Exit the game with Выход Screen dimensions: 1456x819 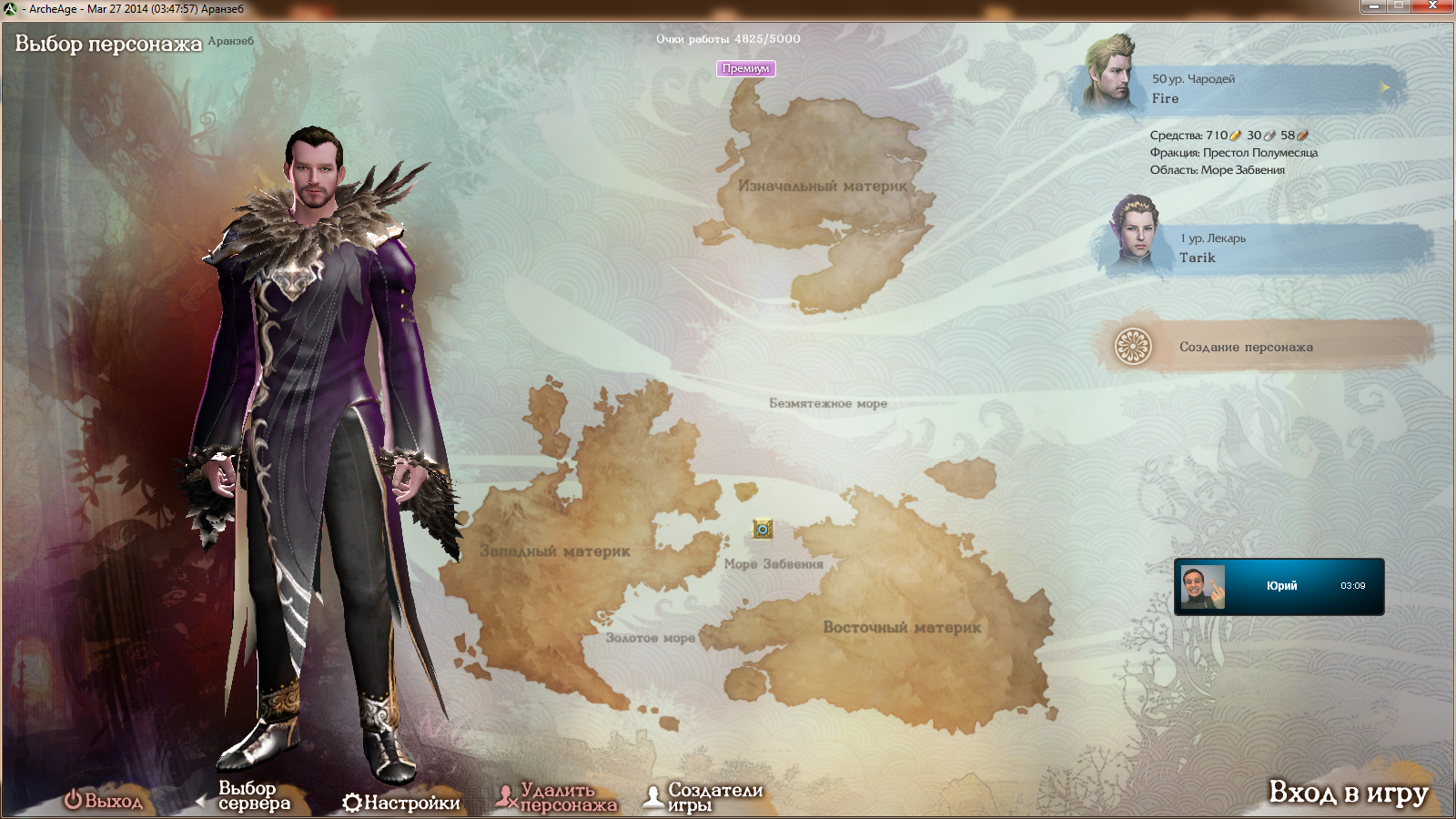[104, 801]
